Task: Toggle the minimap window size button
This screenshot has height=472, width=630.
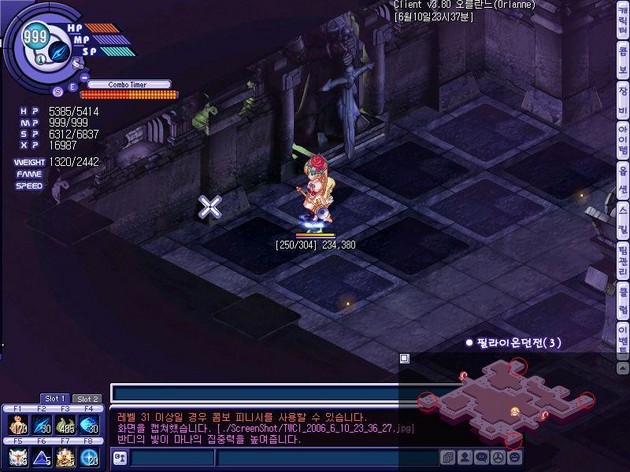Action: point(405,358)
